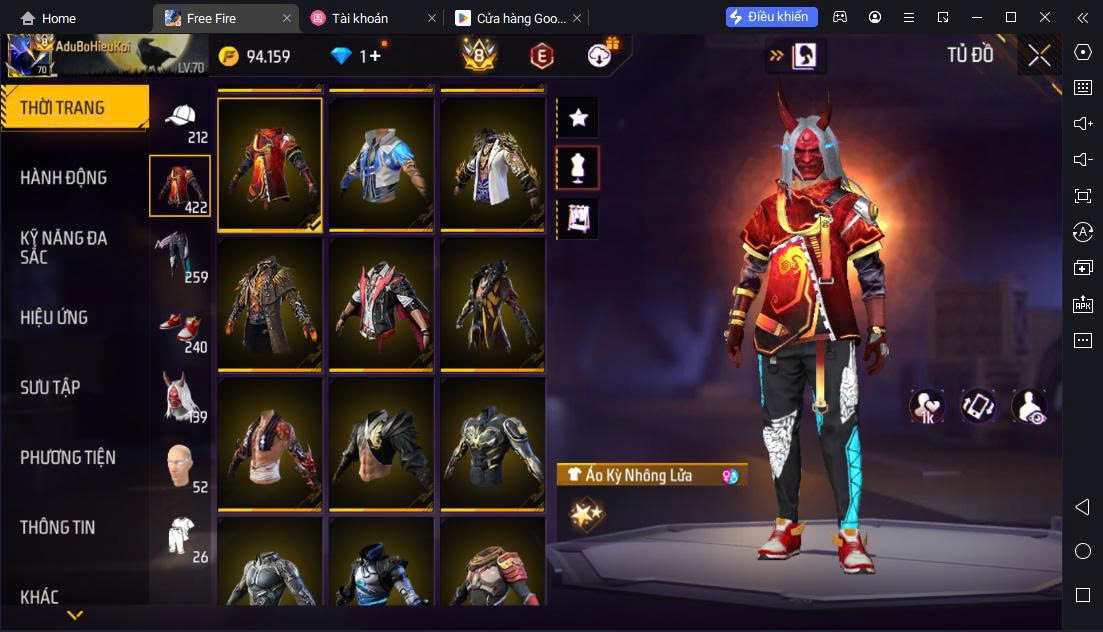Pick the red demon mask subcategory
The width and height of the screenshot is (1103, 632).
tap(181, 397)
